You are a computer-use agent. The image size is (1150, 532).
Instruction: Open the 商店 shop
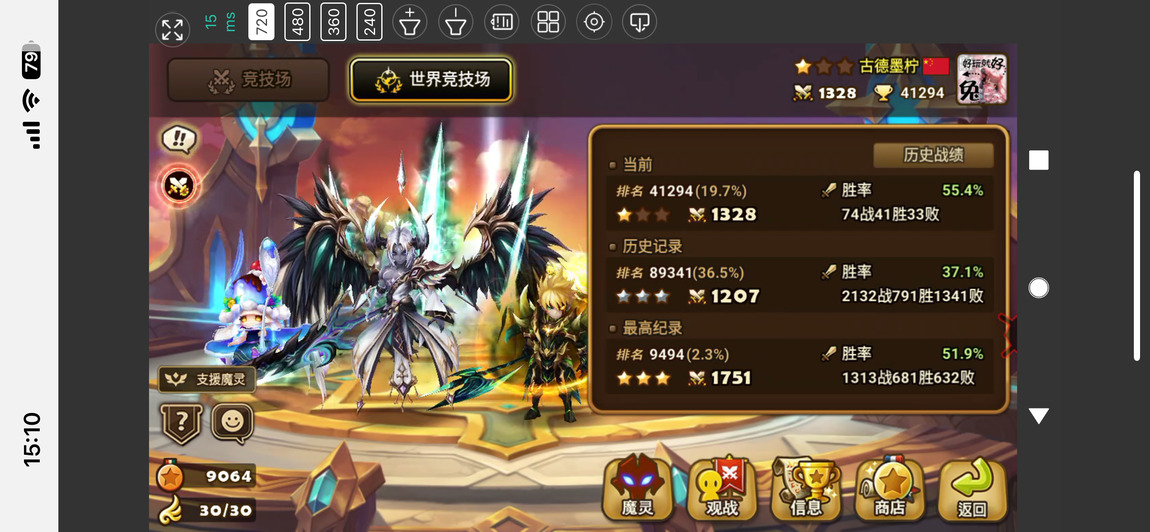[890, 489]
